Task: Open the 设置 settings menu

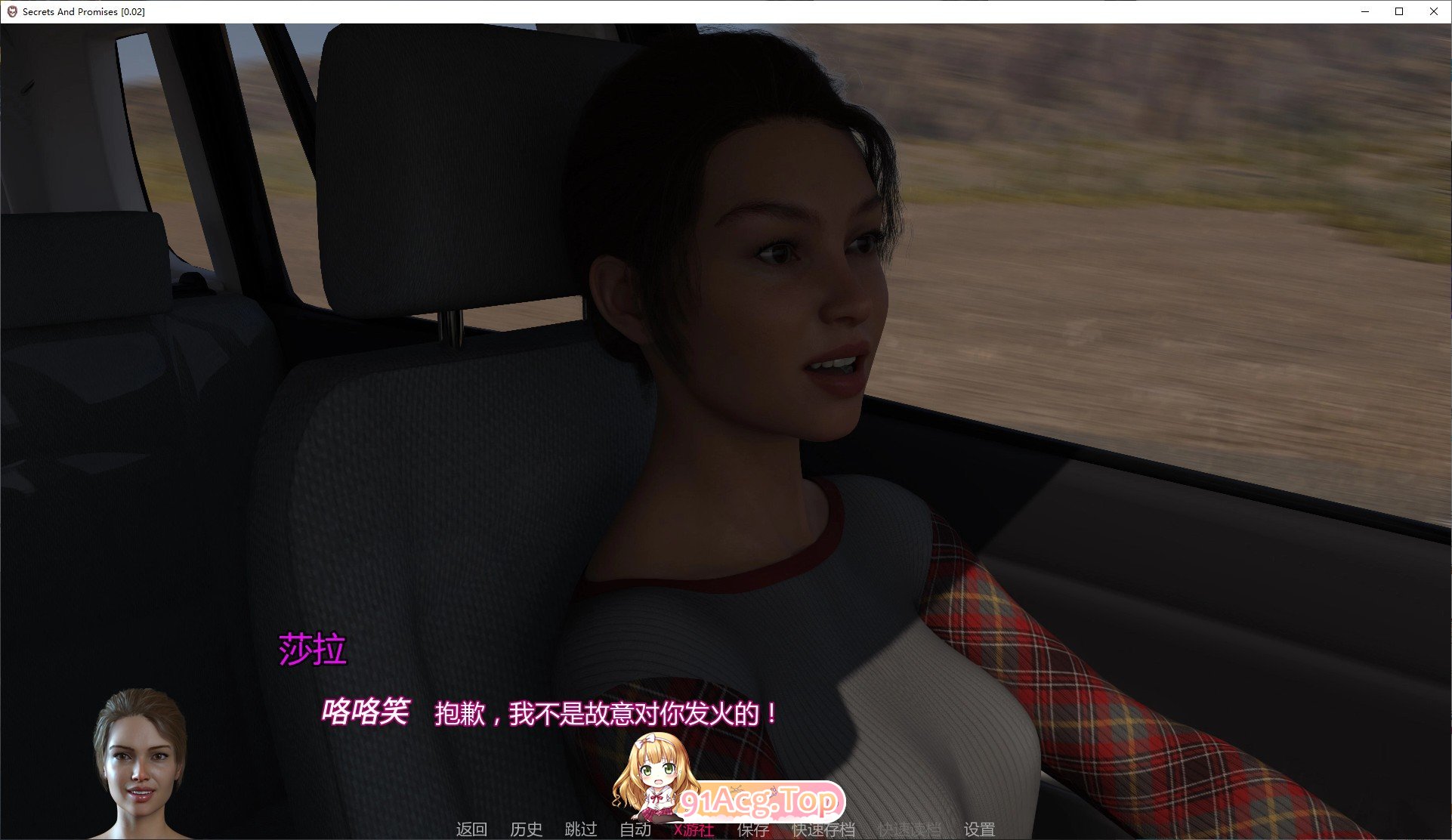Action: point(980,829)
